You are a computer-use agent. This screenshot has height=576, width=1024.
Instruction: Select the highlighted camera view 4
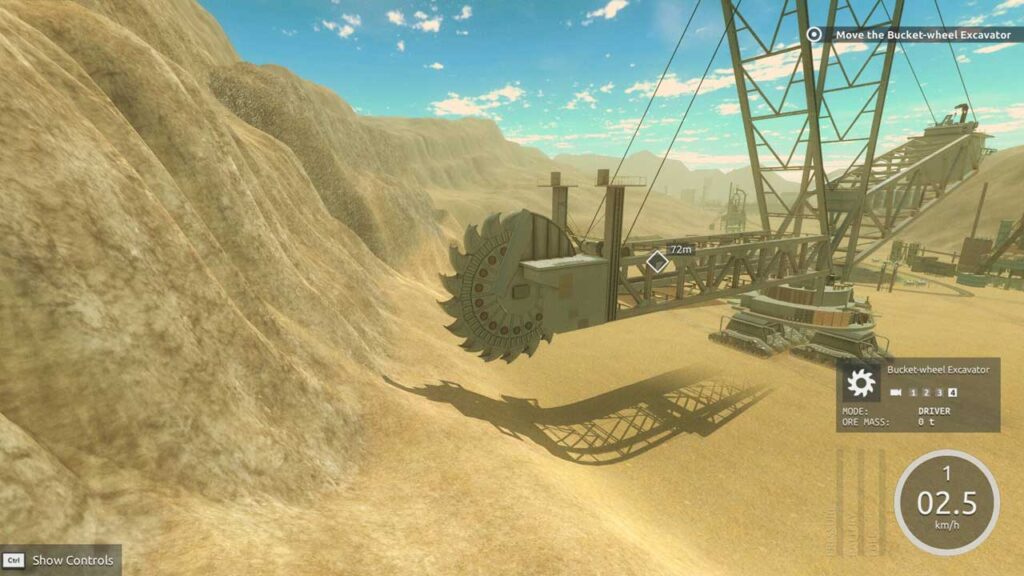coord(953,392)
